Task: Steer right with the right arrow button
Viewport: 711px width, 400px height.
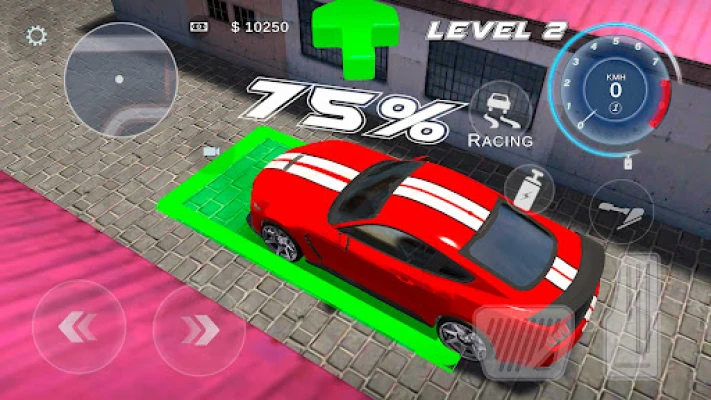Action: [199, 327]
